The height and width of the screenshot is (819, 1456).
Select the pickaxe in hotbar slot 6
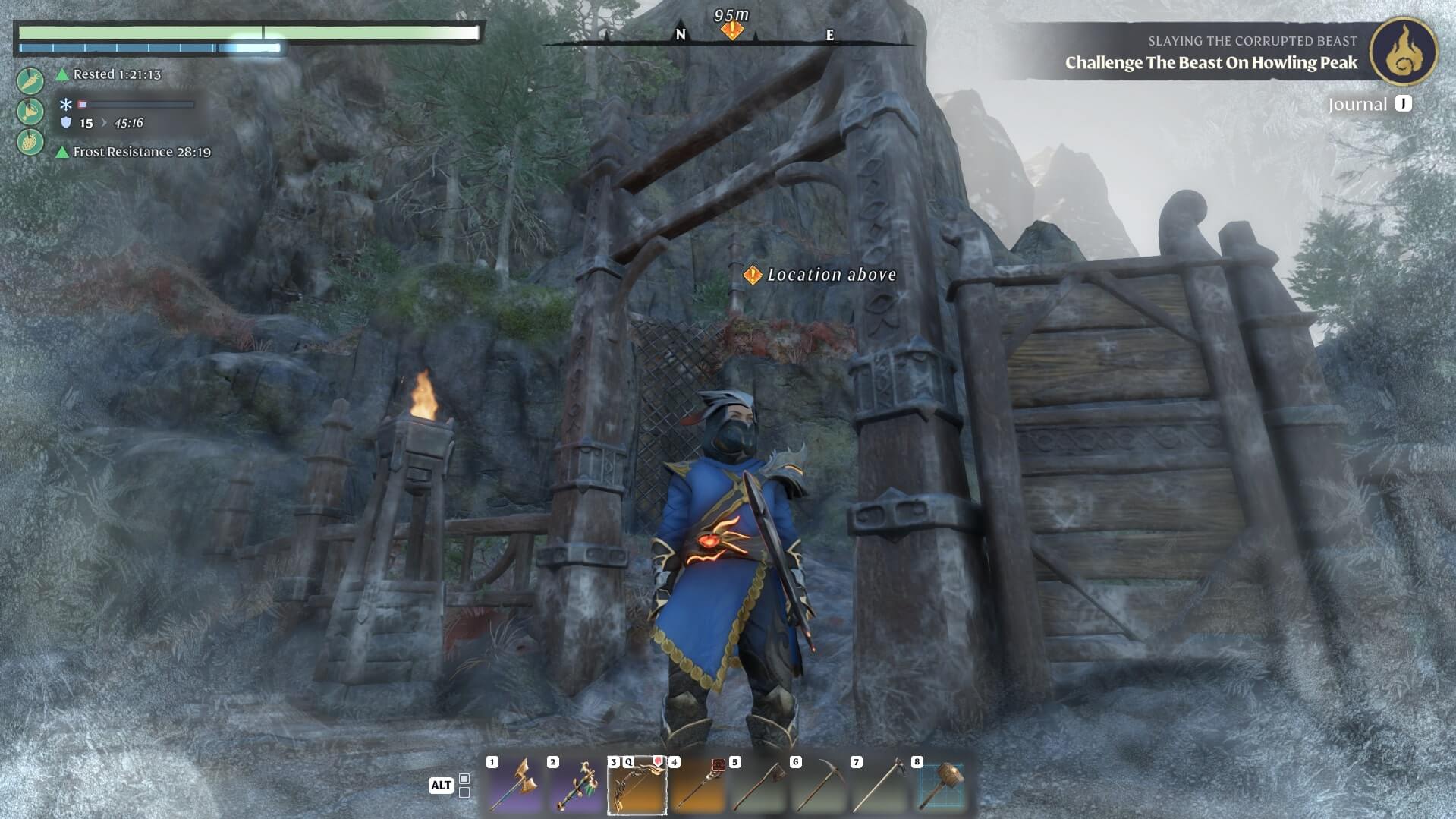point(818,786)
